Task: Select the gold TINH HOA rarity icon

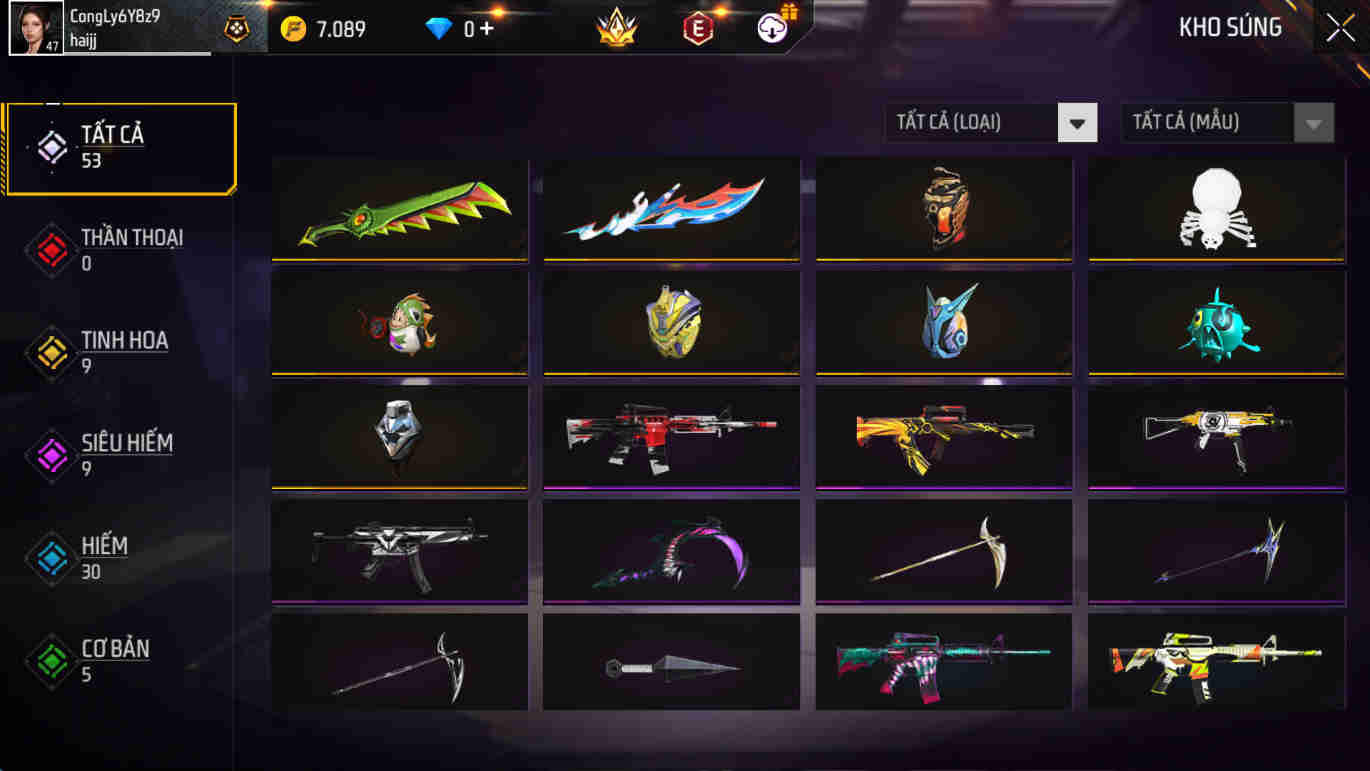Action: [x=51, y=353]
